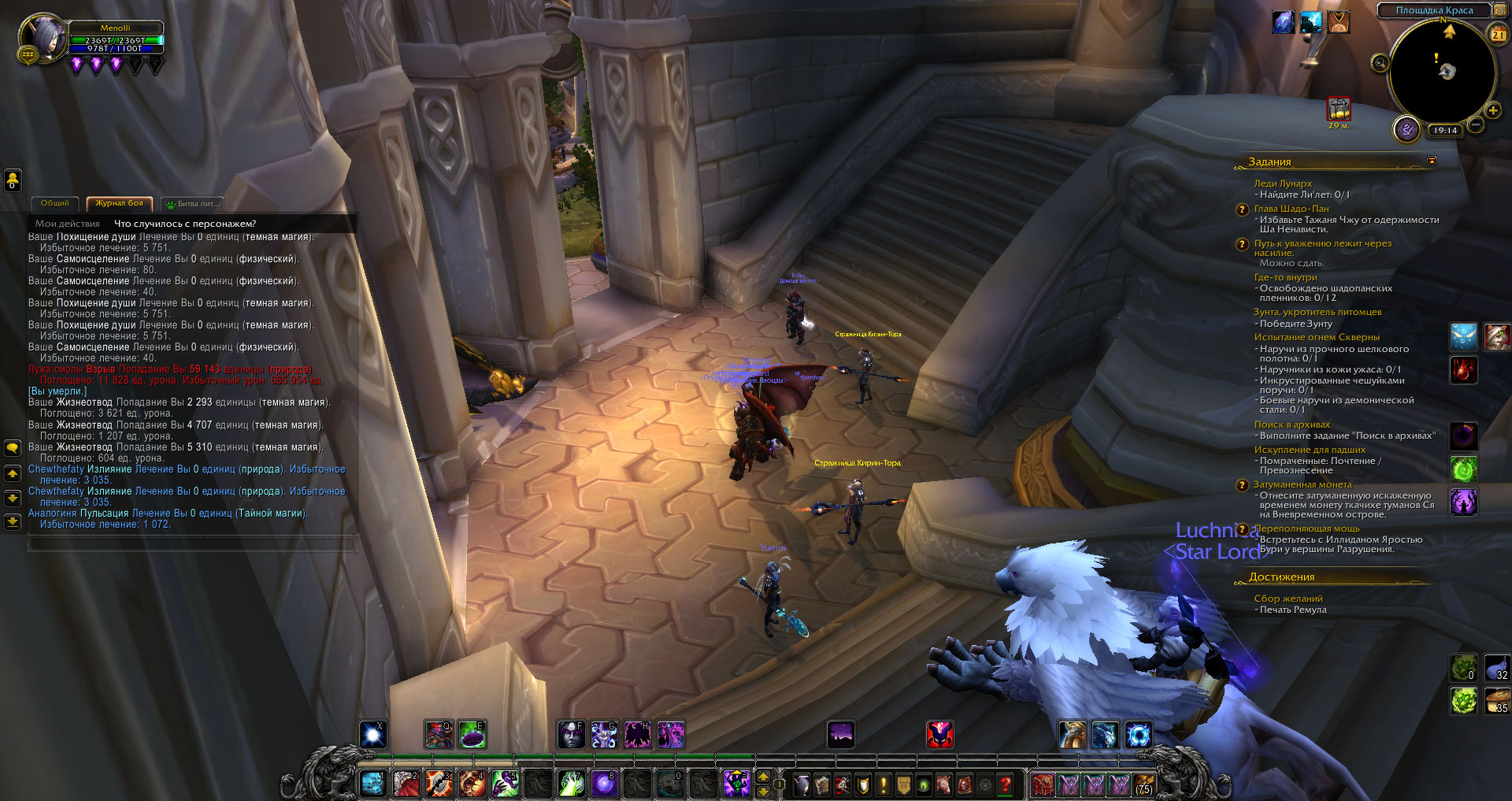Click the action bar page up arrow
Screen dimensions: 1512x801
pyautogui.click(x=763, y=777)
